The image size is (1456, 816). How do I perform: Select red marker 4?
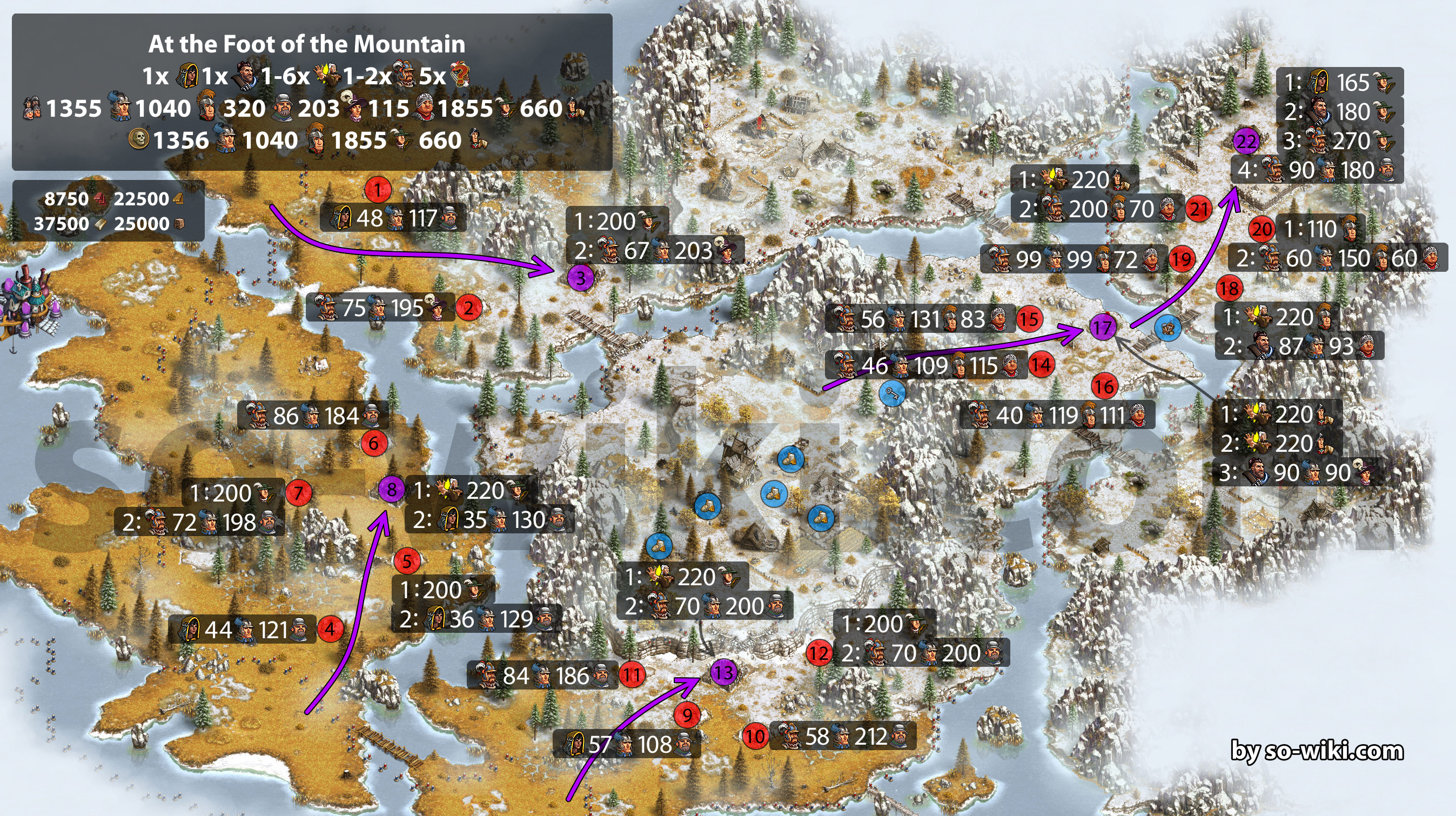tap(330, 629)
